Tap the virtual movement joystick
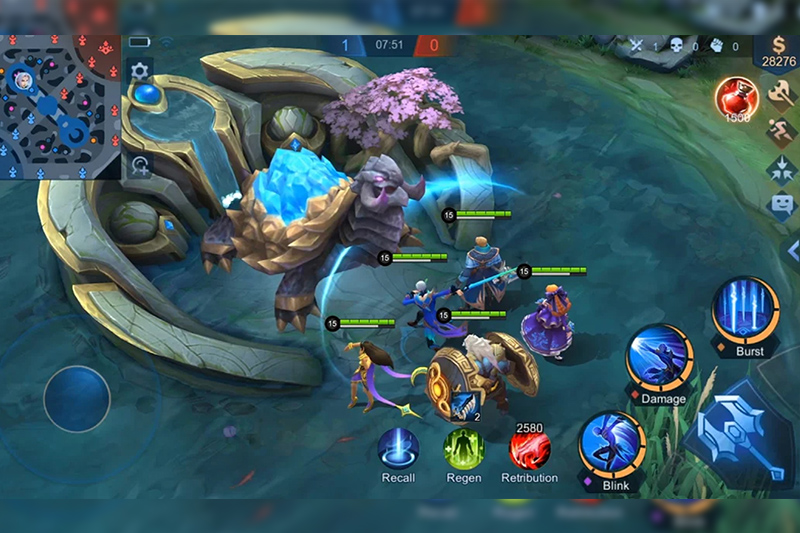The width and height of the screenshot is (800, 533). pyautogui.click(x=77, y=399)
